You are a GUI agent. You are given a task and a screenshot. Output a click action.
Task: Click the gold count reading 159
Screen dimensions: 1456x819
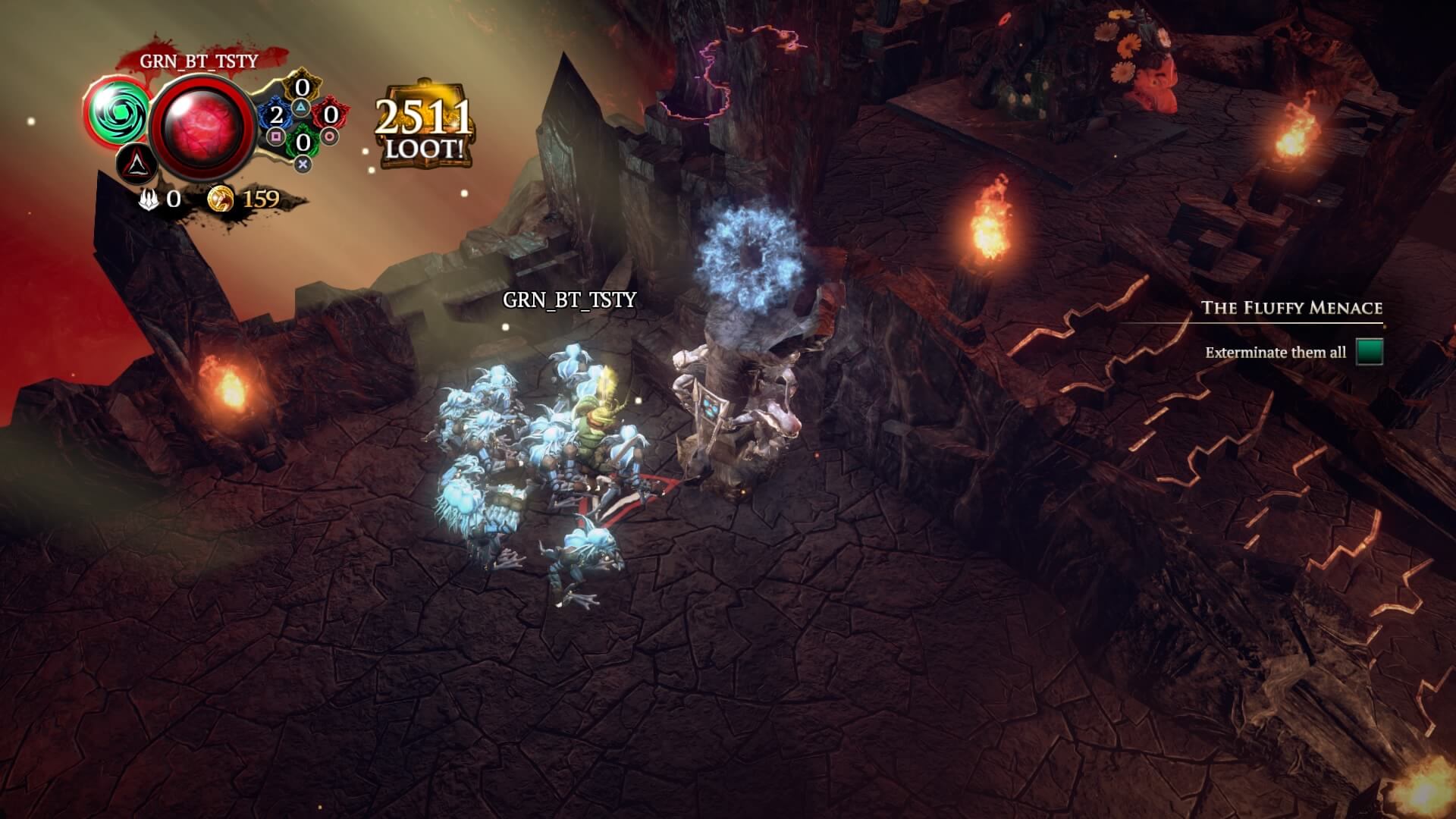click(261, 199)
